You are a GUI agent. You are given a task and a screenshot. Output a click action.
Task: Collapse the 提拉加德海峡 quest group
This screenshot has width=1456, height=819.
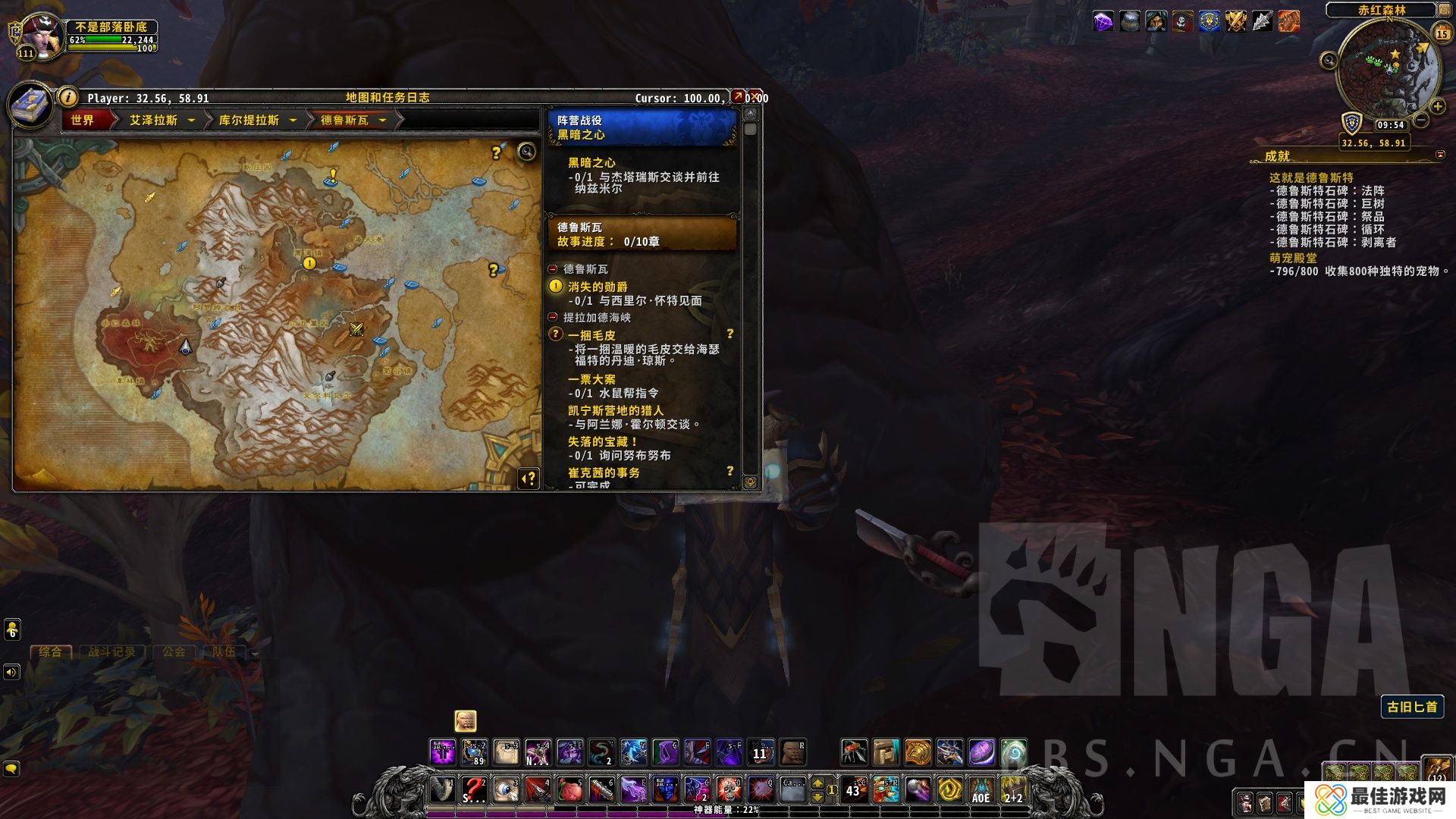point(553,317)
